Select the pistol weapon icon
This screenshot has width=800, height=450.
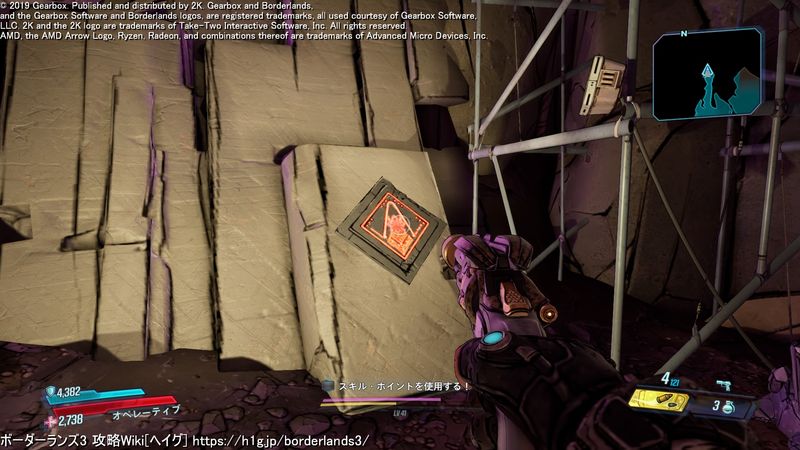point(723,384)
